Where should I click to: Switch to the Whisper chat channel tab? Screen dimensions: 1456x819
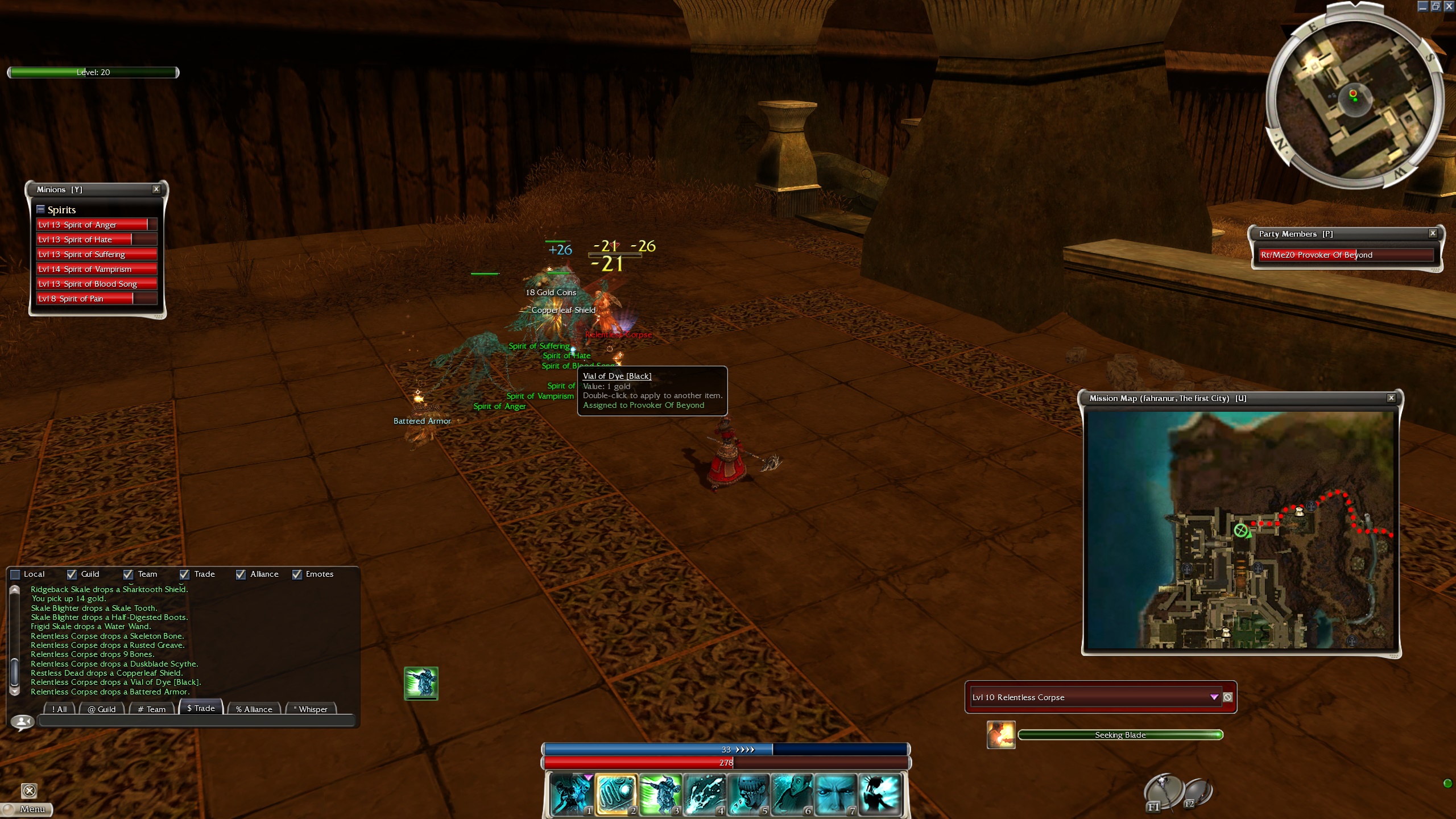(x=312, y=709)
